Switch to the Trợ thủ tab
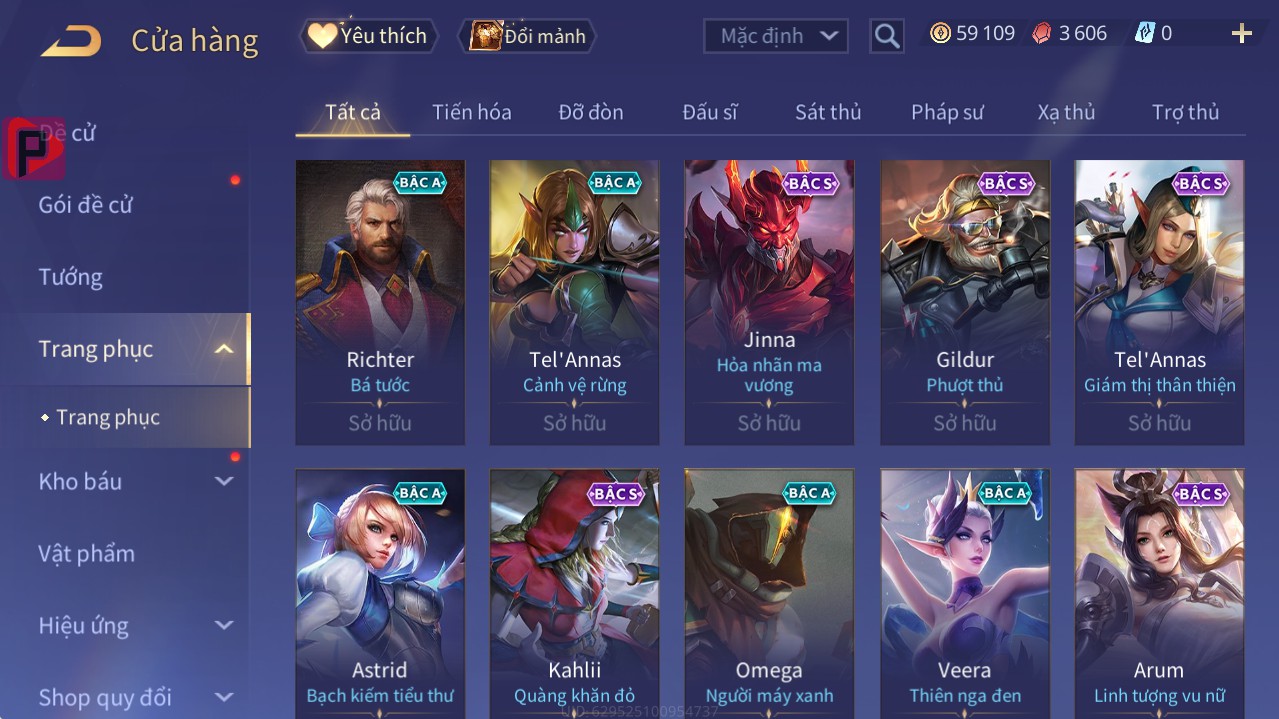The width and height of the screenshot is (1279, 719). [1185, 112]
